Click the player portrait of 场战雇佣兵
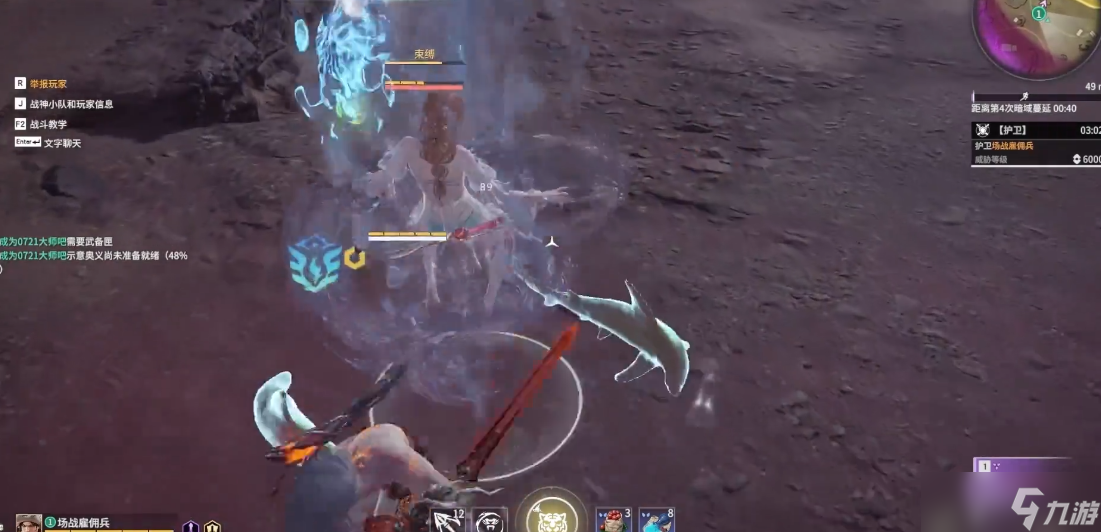Viewport: 1101px width, 532px height. (29, 523)
